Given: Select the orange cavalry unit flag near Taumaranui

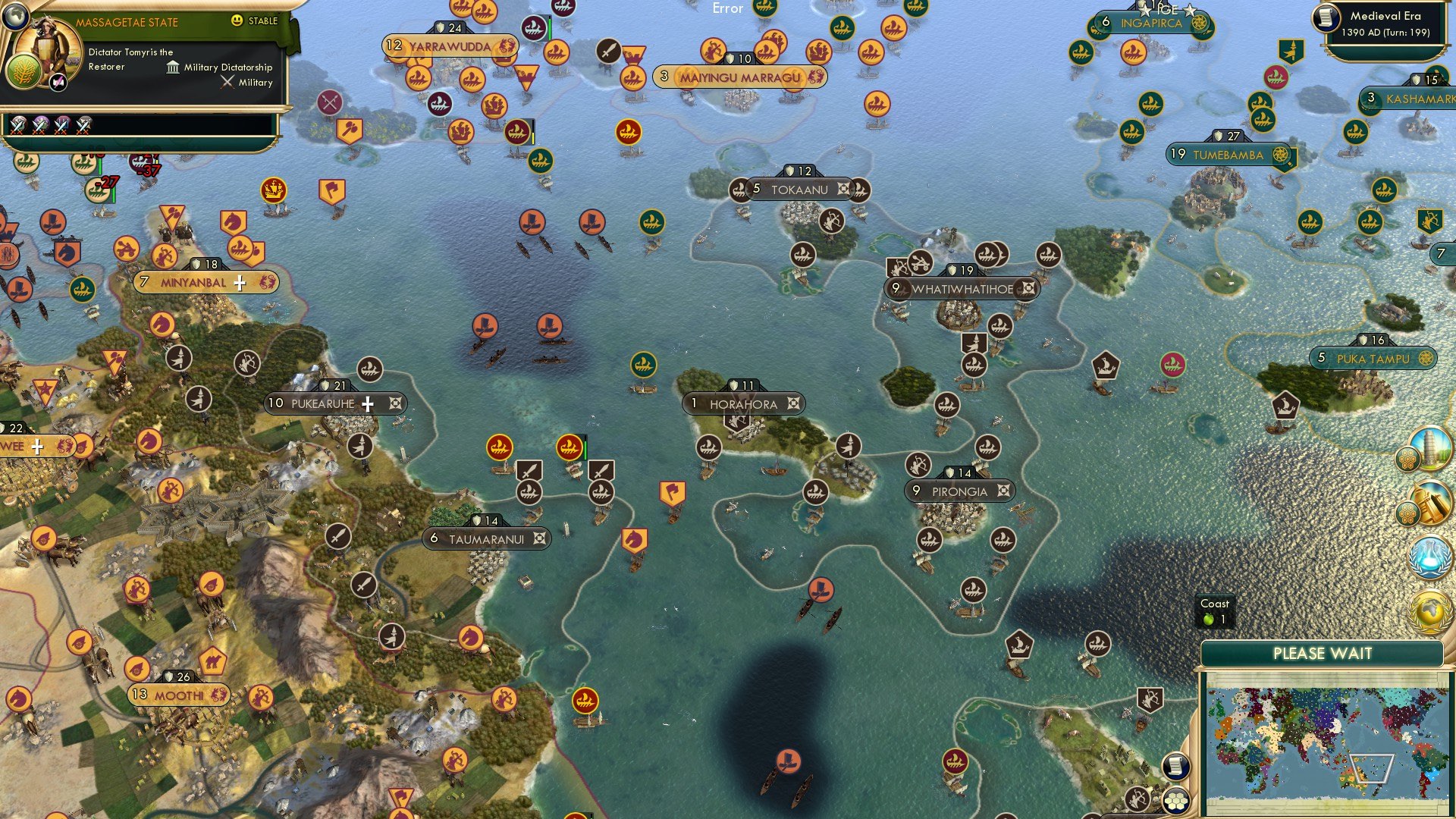Looking at the screenshot, I should tap(635, 538).
